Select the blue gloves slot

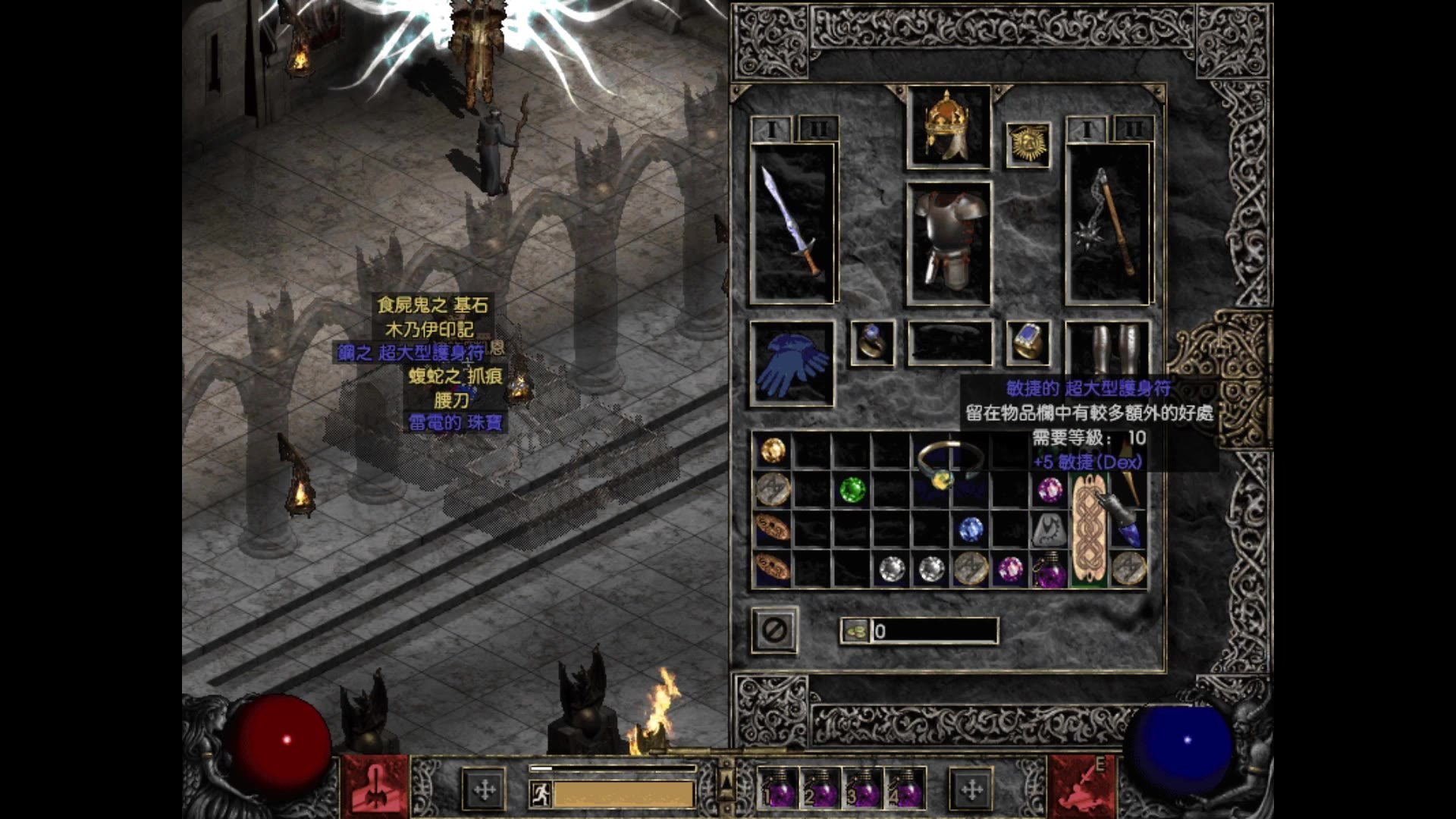792,363
